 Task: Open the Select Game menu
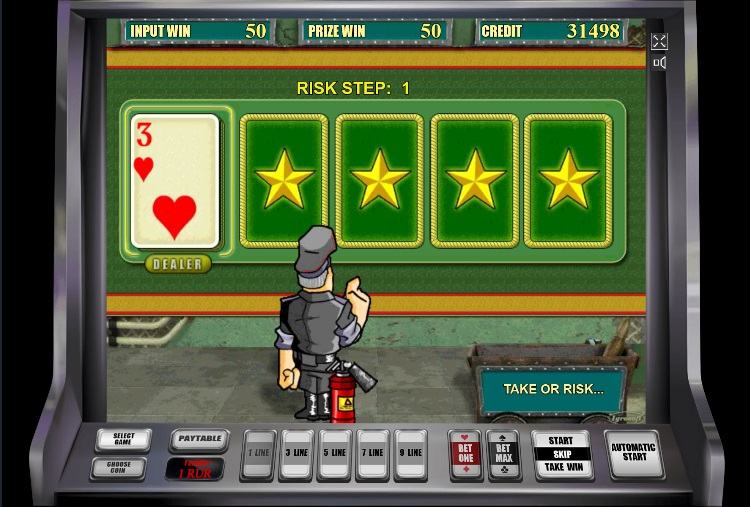pyautogui.click(x=124, y=440)
